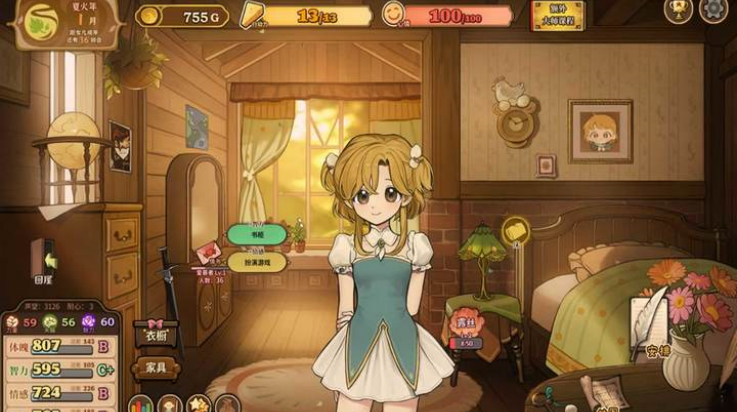Click the glowing yellow book icon
Screen dimensions: 737x412
514,229
